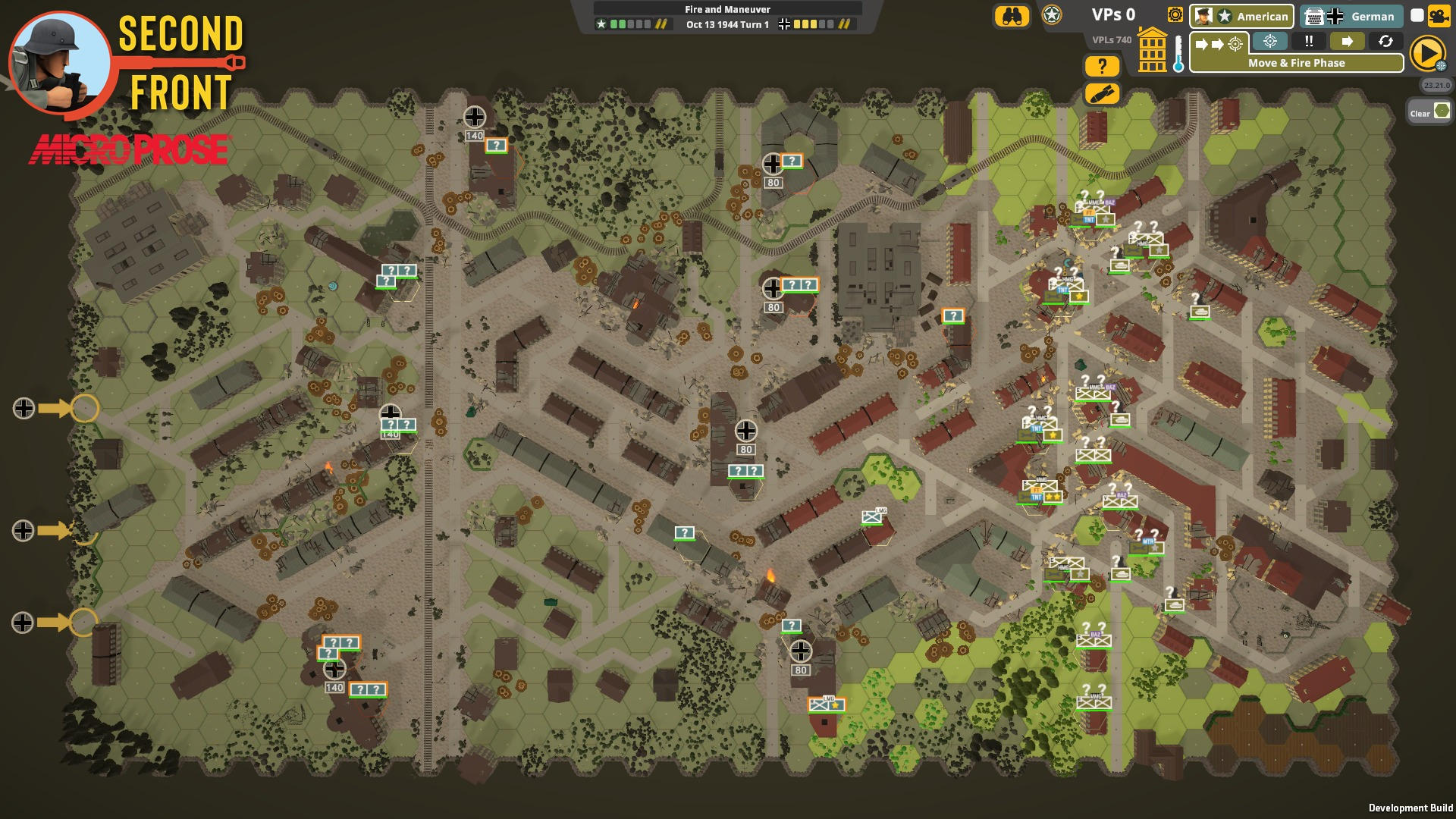This screenshot has height=819, width=1456.
Task: Open the binoculars overview tool
Action: [1013, 16]
